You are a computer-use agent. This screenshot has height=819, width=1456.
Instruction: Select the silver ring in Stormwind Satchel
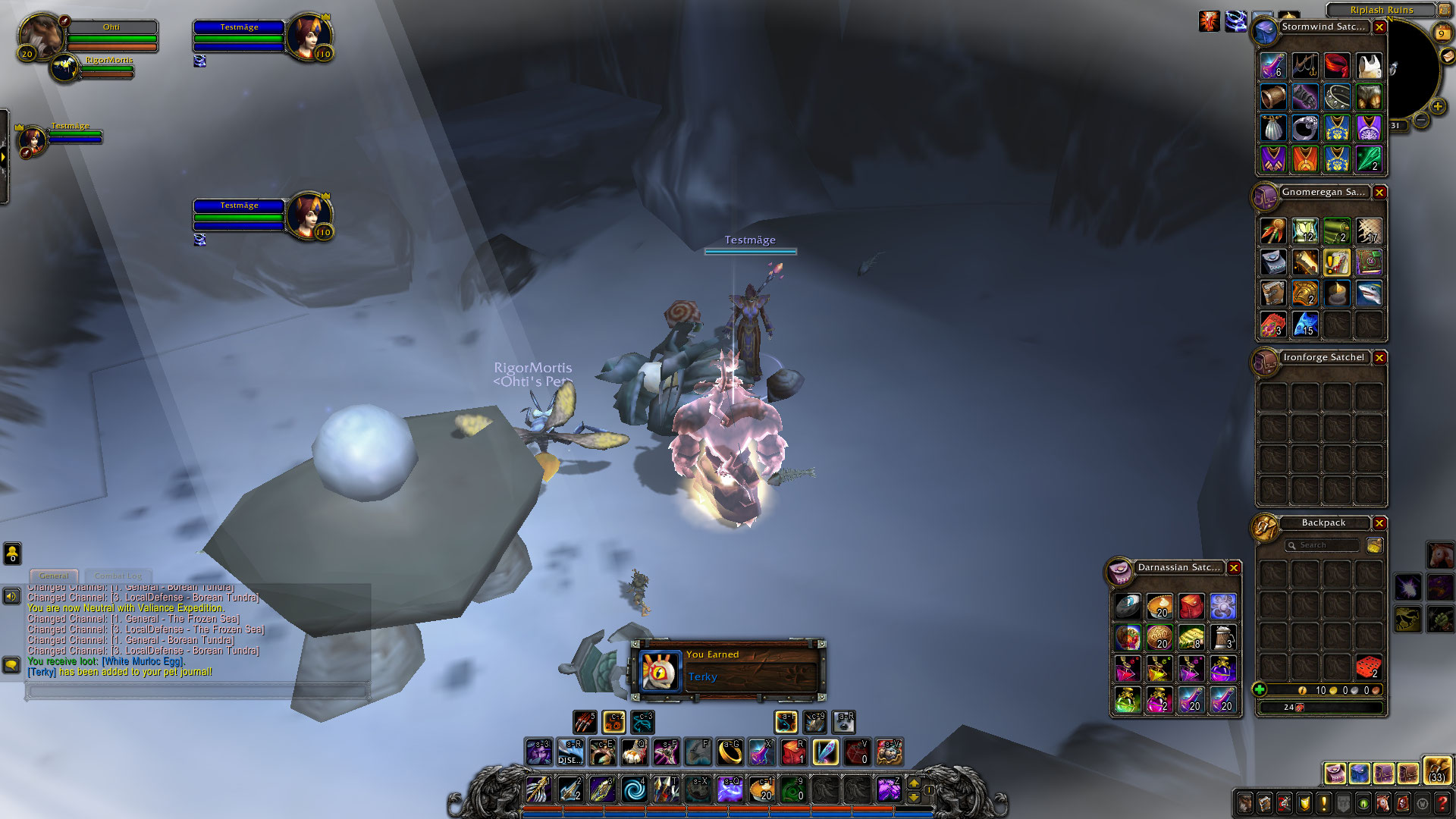coord(1304,128)
